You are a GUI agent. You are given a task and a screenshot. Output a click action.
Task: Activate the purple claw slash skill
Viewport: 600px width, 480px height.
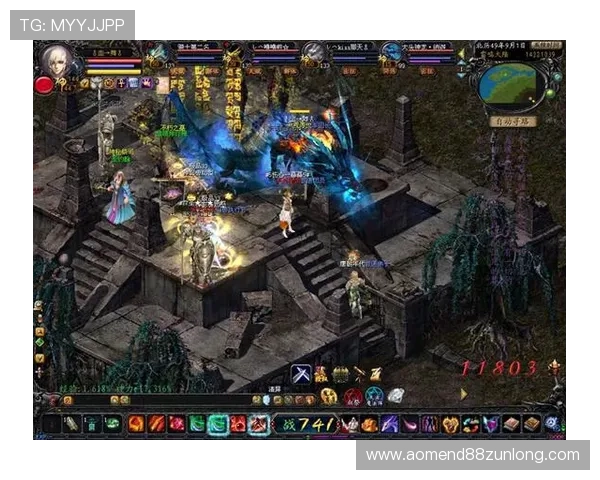(389, 424)
